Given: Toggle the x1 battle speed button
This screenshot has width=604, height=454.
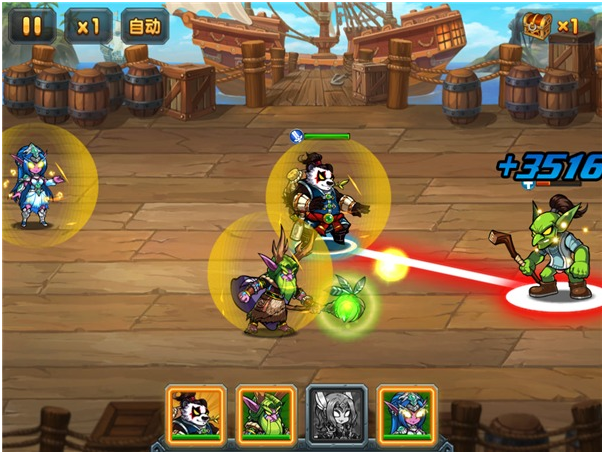Looking at the screenshot, I should point(88,26).
